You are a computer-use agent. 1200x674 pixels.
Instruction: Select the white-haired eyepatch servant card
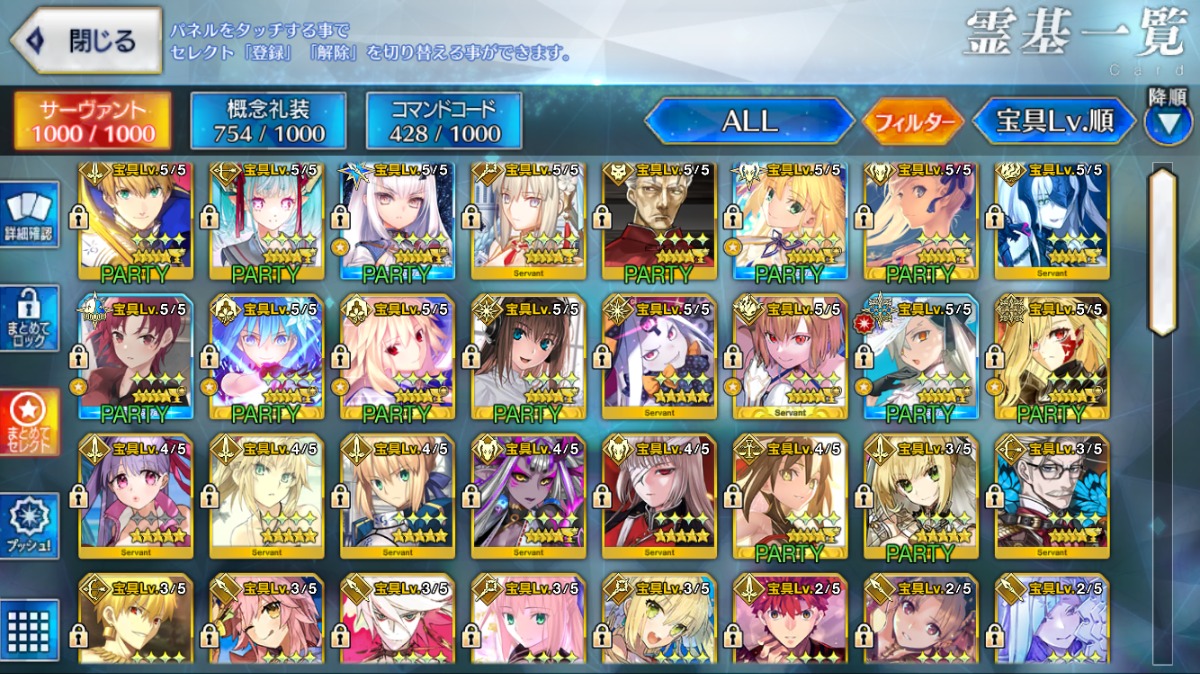(660, 495)
